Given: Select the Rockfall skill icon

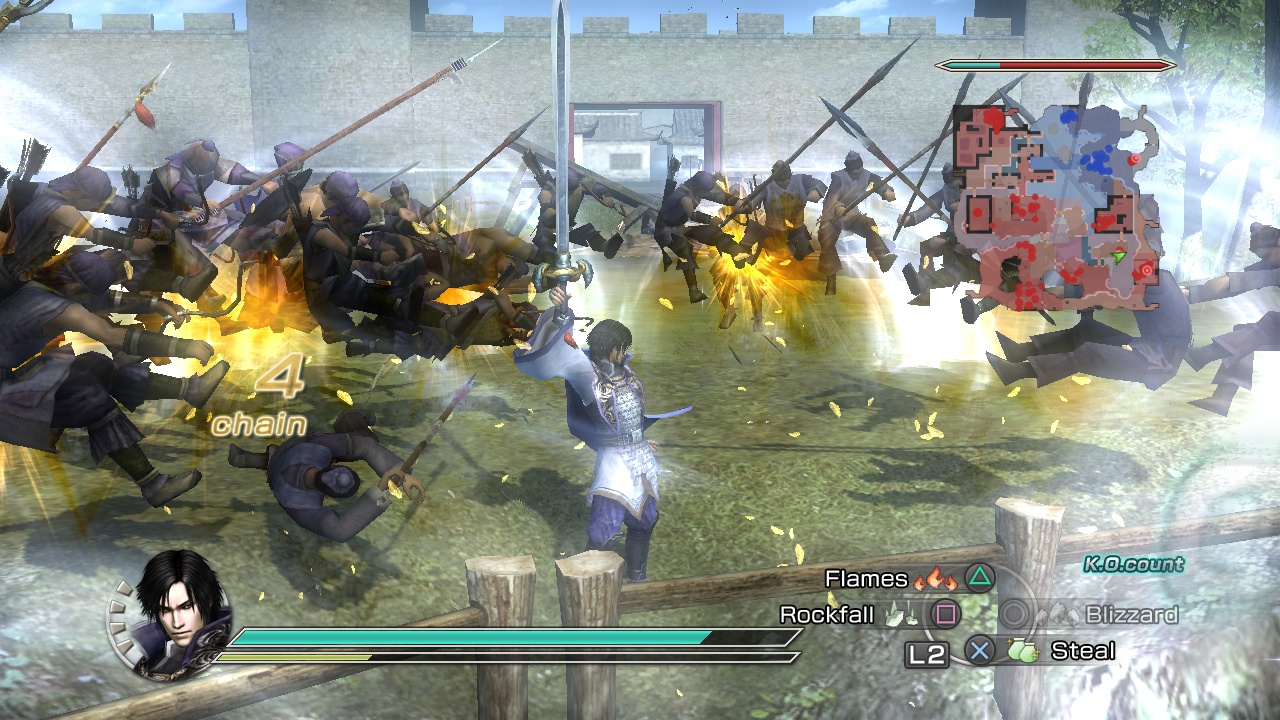Looking at the screenshot, I should tap(901, 615).
